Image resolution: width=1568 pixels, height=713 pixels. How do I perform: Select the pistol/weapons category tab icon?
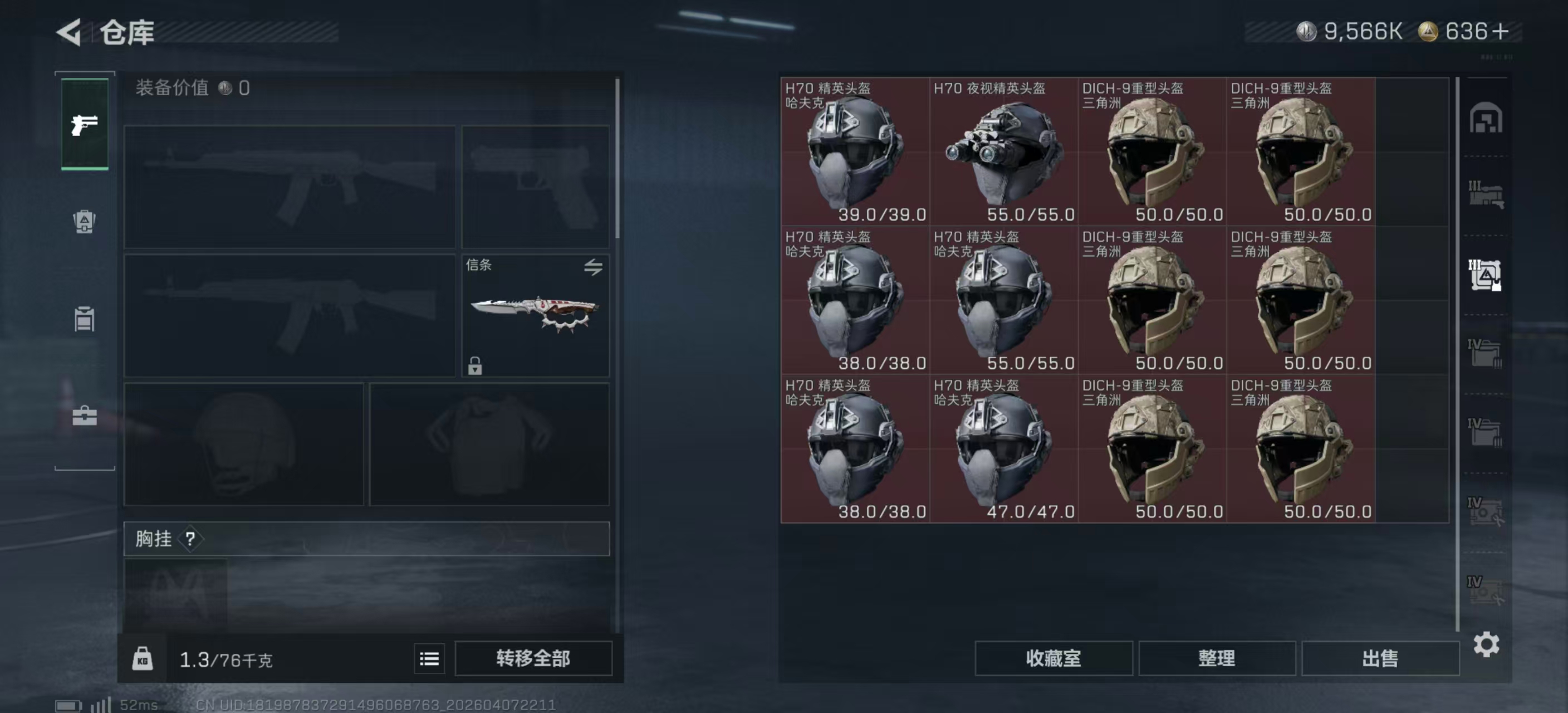pyautogui.click(x=84, y=124)
